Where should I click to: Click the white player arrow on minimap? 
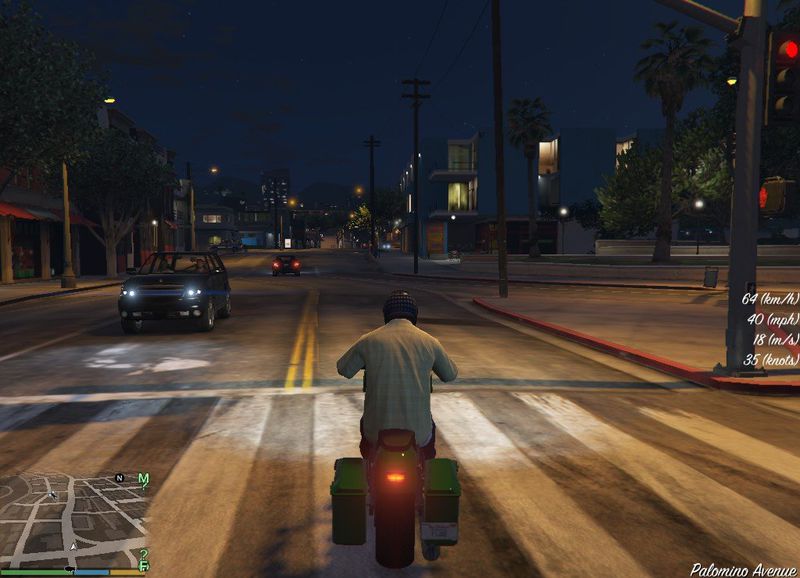(73, 548)
